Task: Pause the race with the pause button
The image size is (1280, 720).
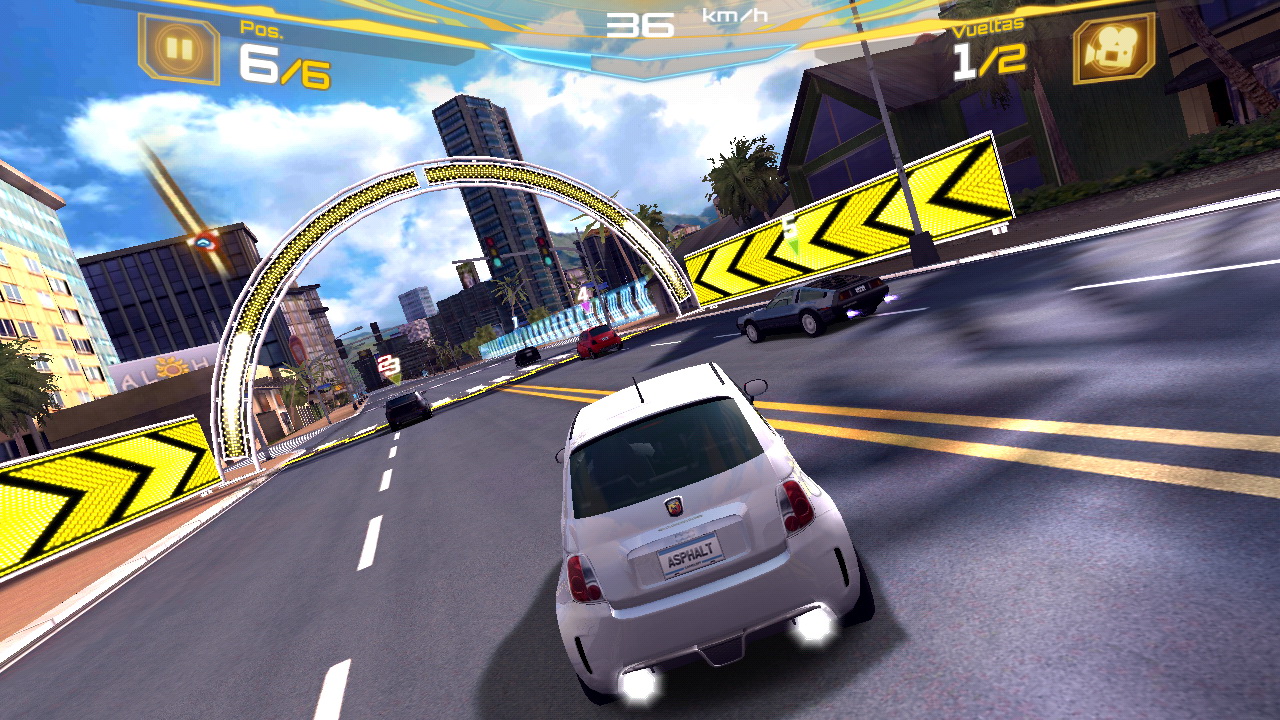Action: pyautogui.click(x=178, y=48)
